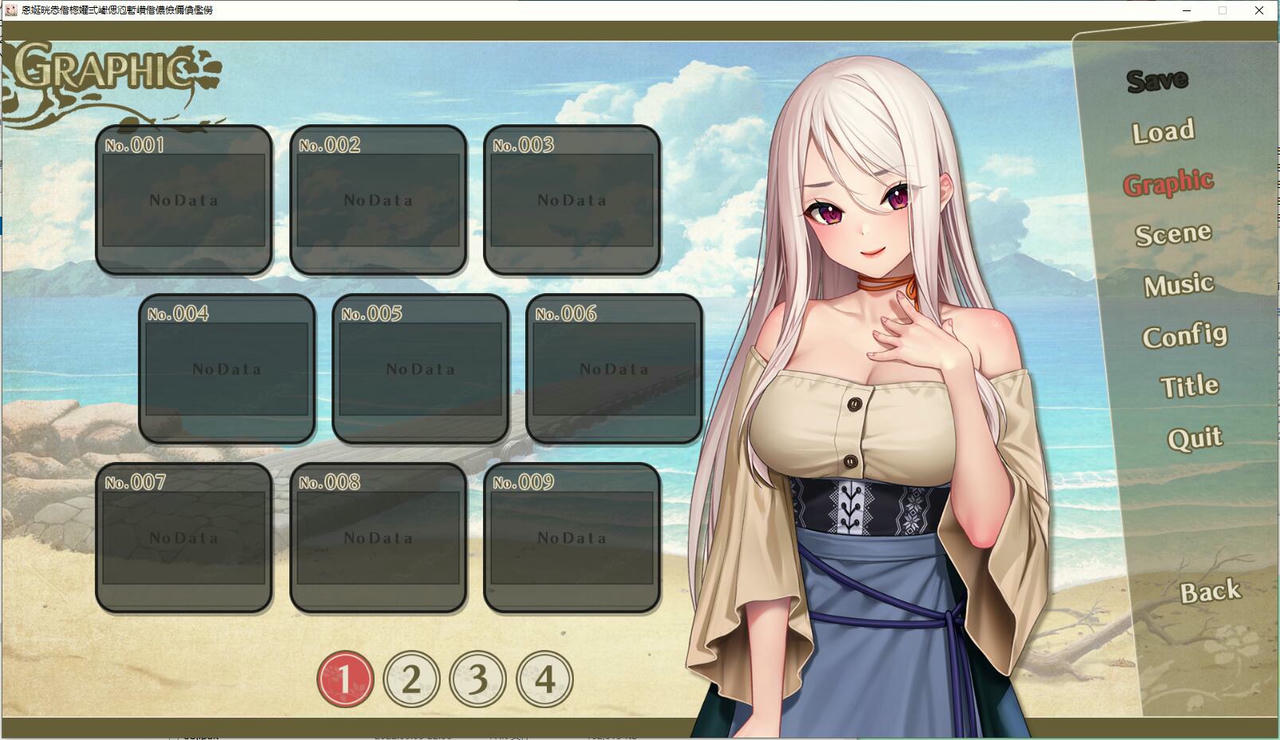Screen dimensions: 1280x740
Task: Open the Scene gallery
Action: click(1173, 234)
